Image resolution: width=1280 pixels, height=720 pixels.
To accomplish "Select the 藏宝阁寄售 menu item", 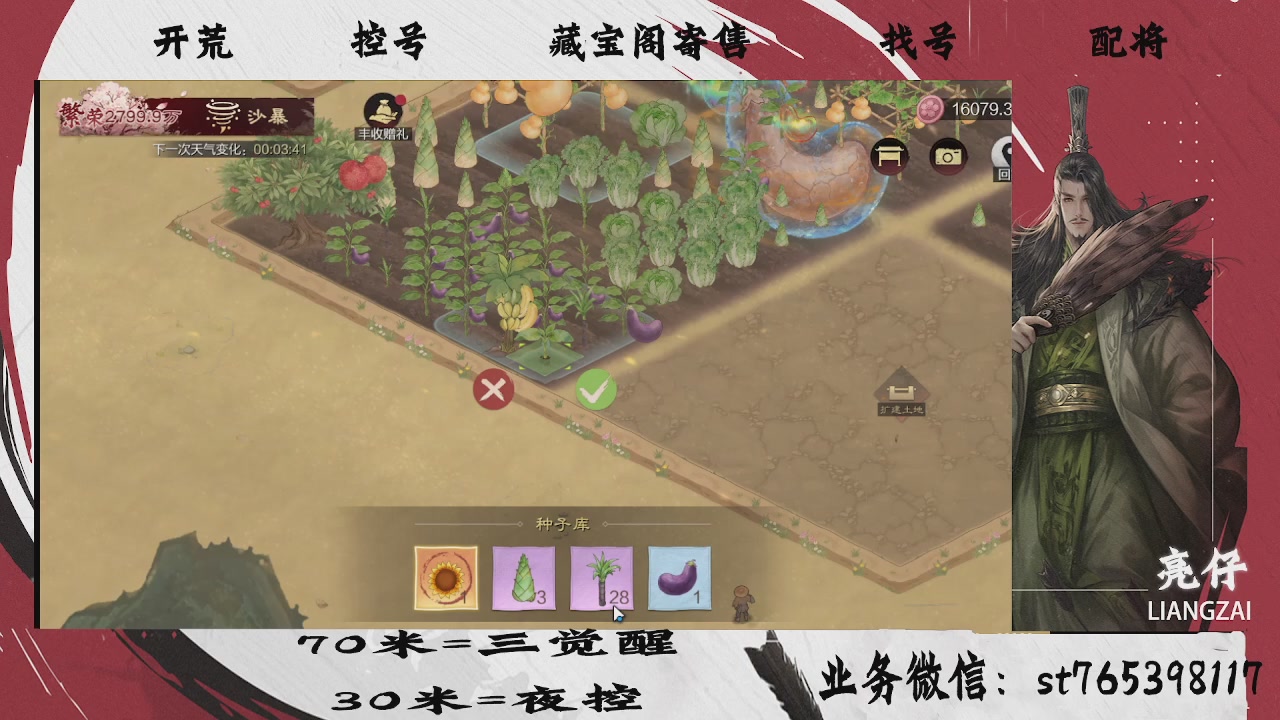I will [645, 42].
